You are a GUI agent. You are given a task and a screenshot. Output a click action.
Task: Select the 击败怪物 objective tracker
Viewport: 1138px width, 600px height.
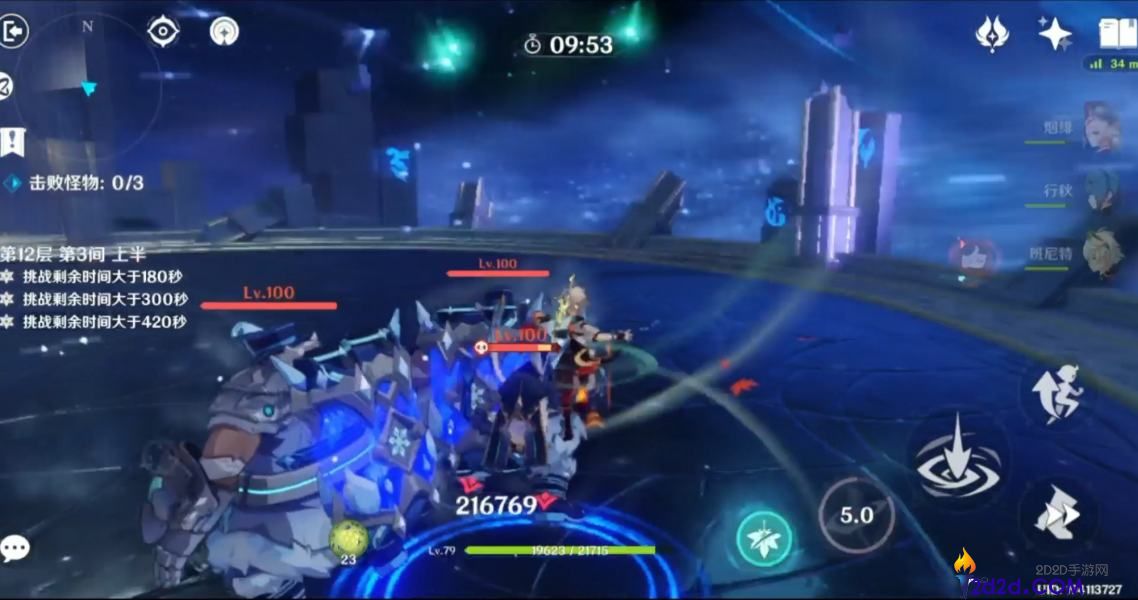pos(75,183)
